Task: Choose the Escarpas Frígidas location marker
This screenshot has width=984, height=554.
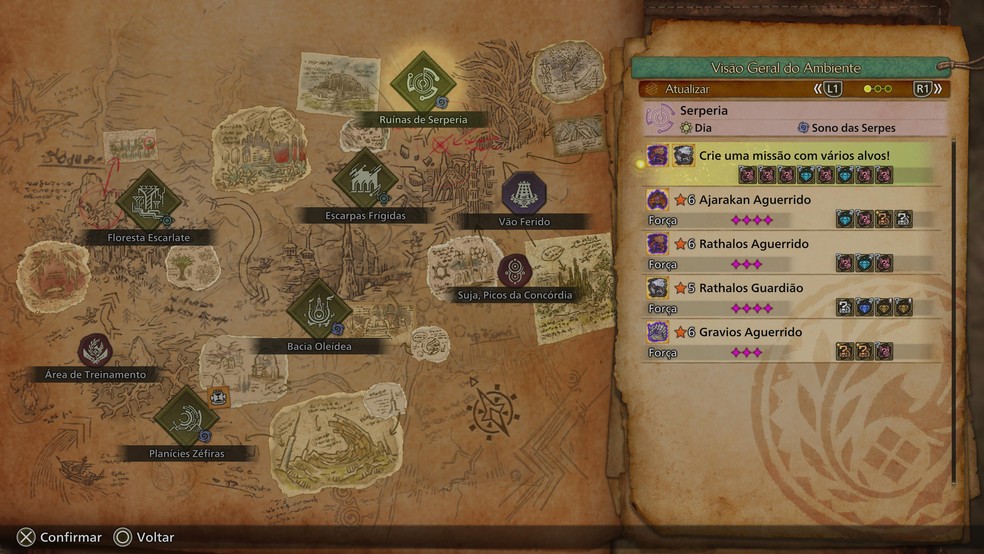Action: click(x=365, y=181)
